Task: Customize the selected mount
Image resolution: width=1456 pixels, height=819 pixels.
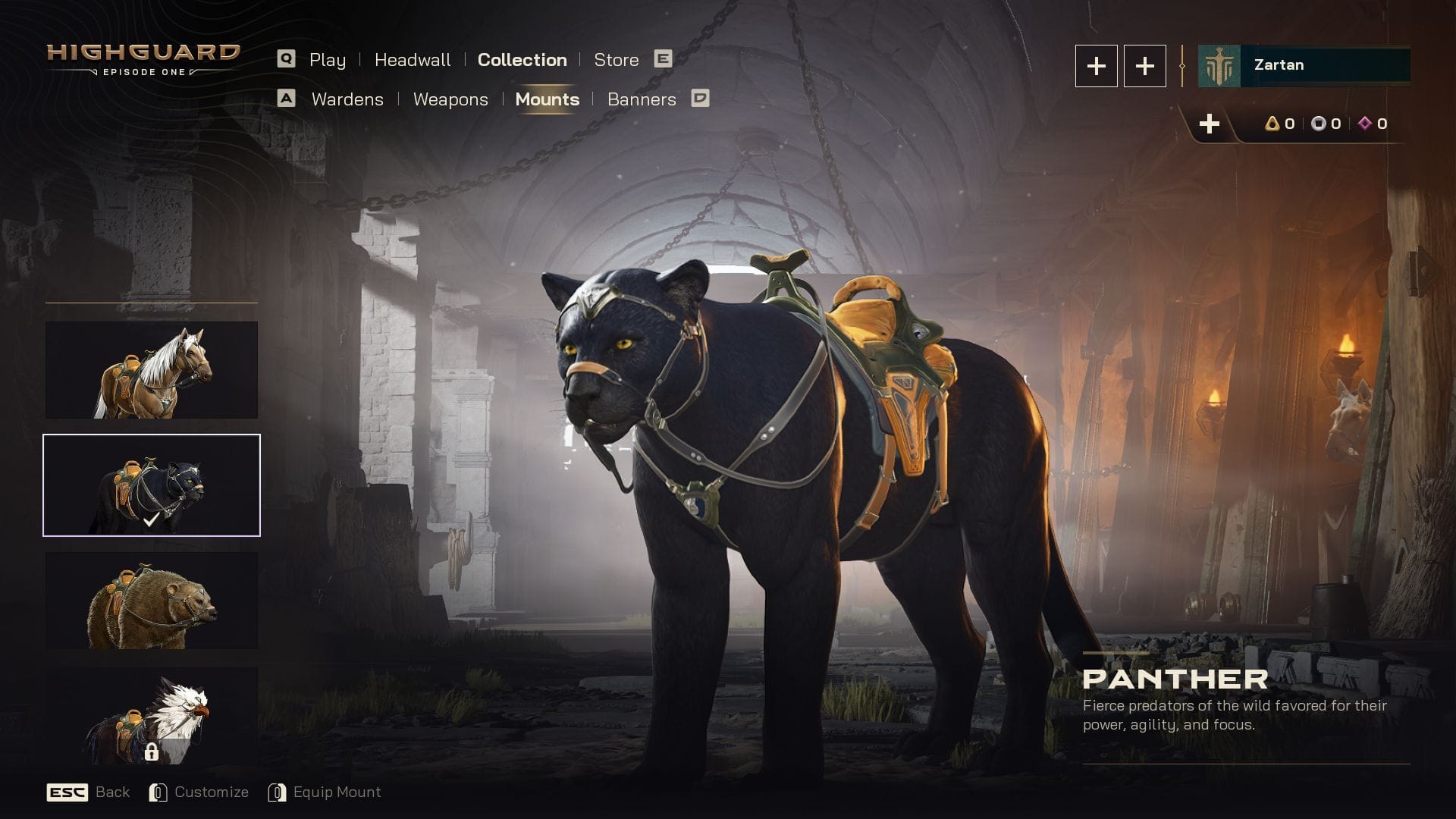Action: click(x=199, y=792)
